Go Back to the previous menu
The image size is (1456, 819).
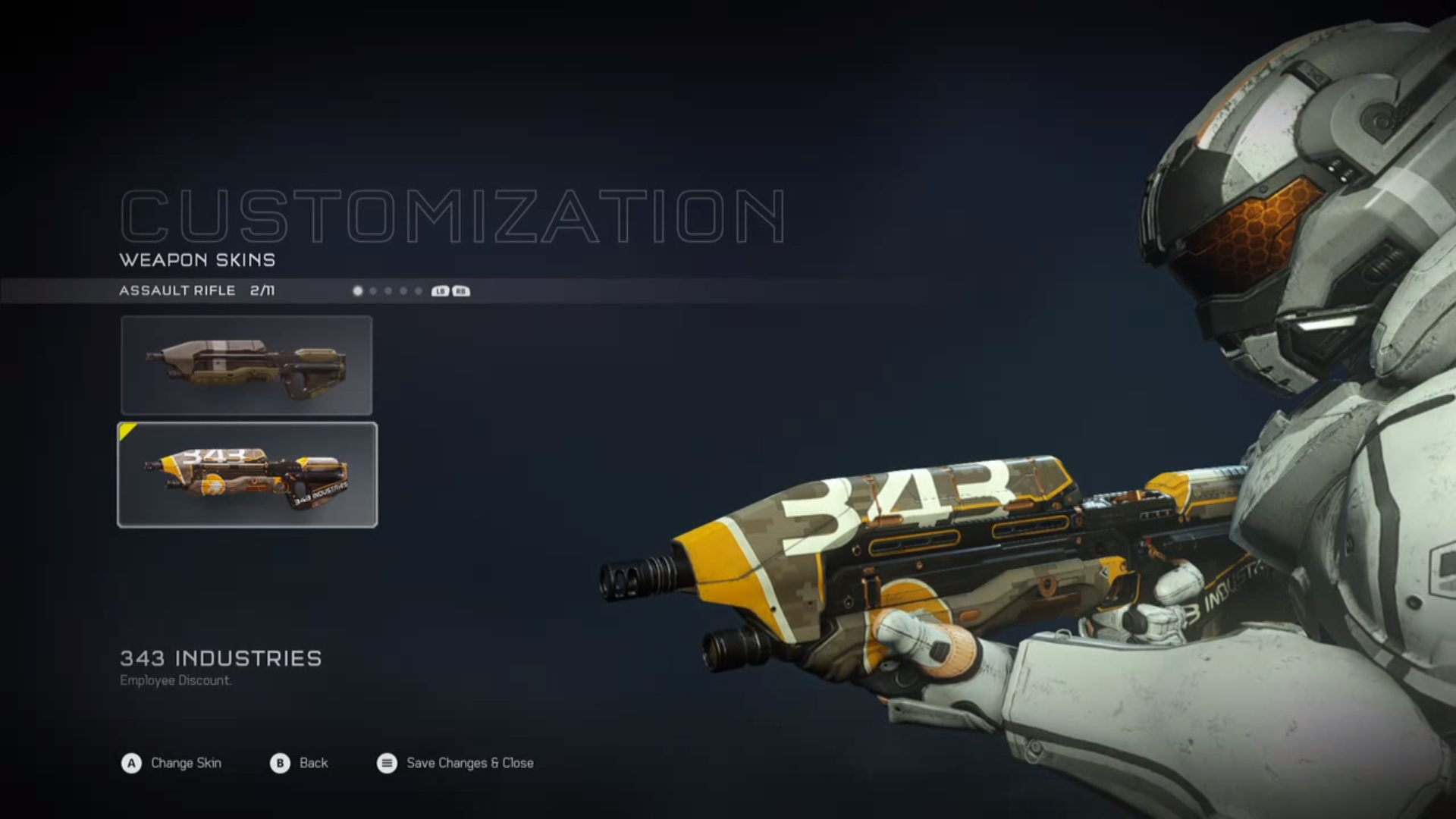[300, 763]
